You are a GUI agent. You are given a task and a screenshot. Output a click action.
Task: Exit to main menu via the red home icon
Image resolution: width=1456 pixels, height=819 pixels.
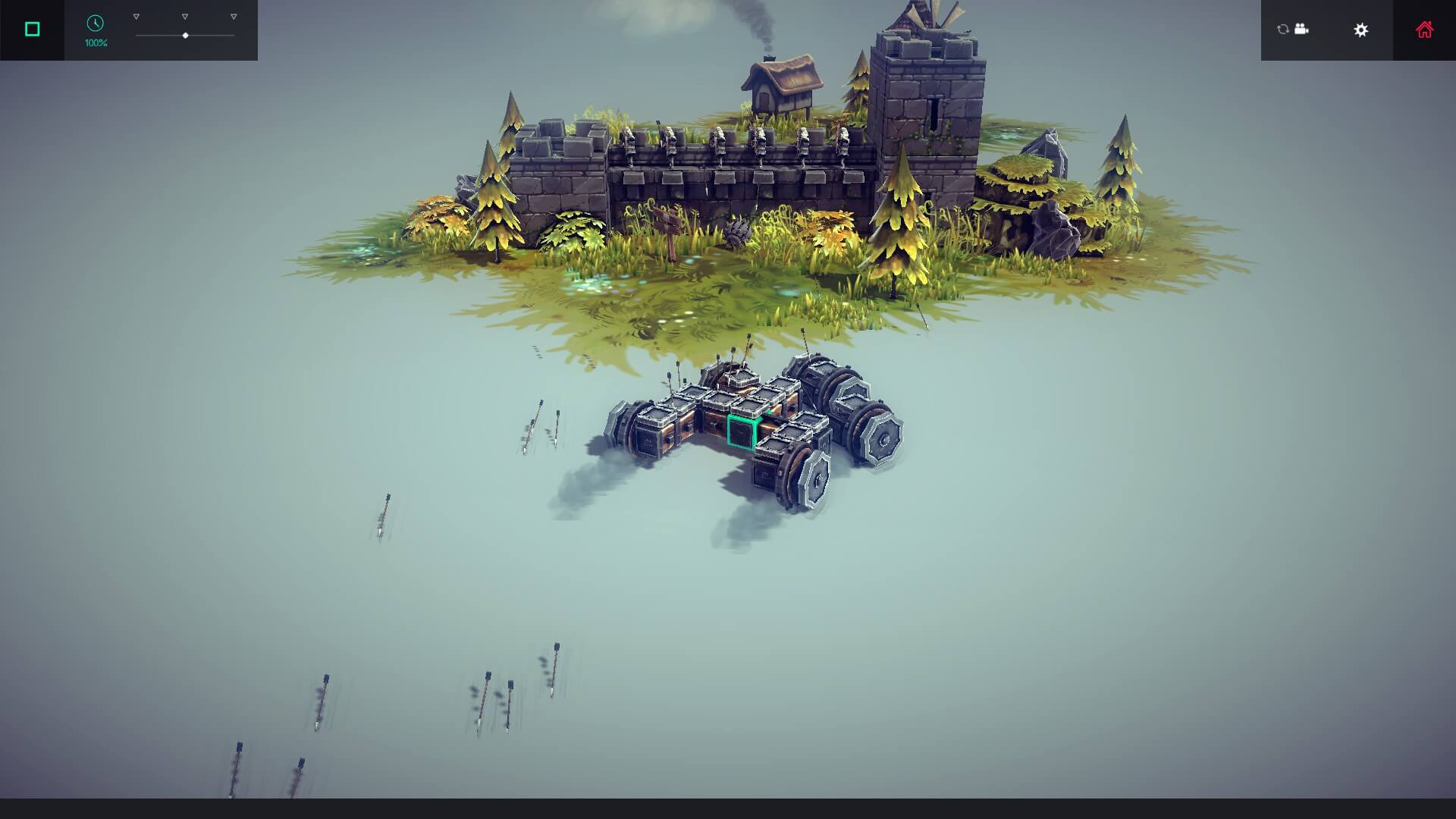[x=1425, y=29]
